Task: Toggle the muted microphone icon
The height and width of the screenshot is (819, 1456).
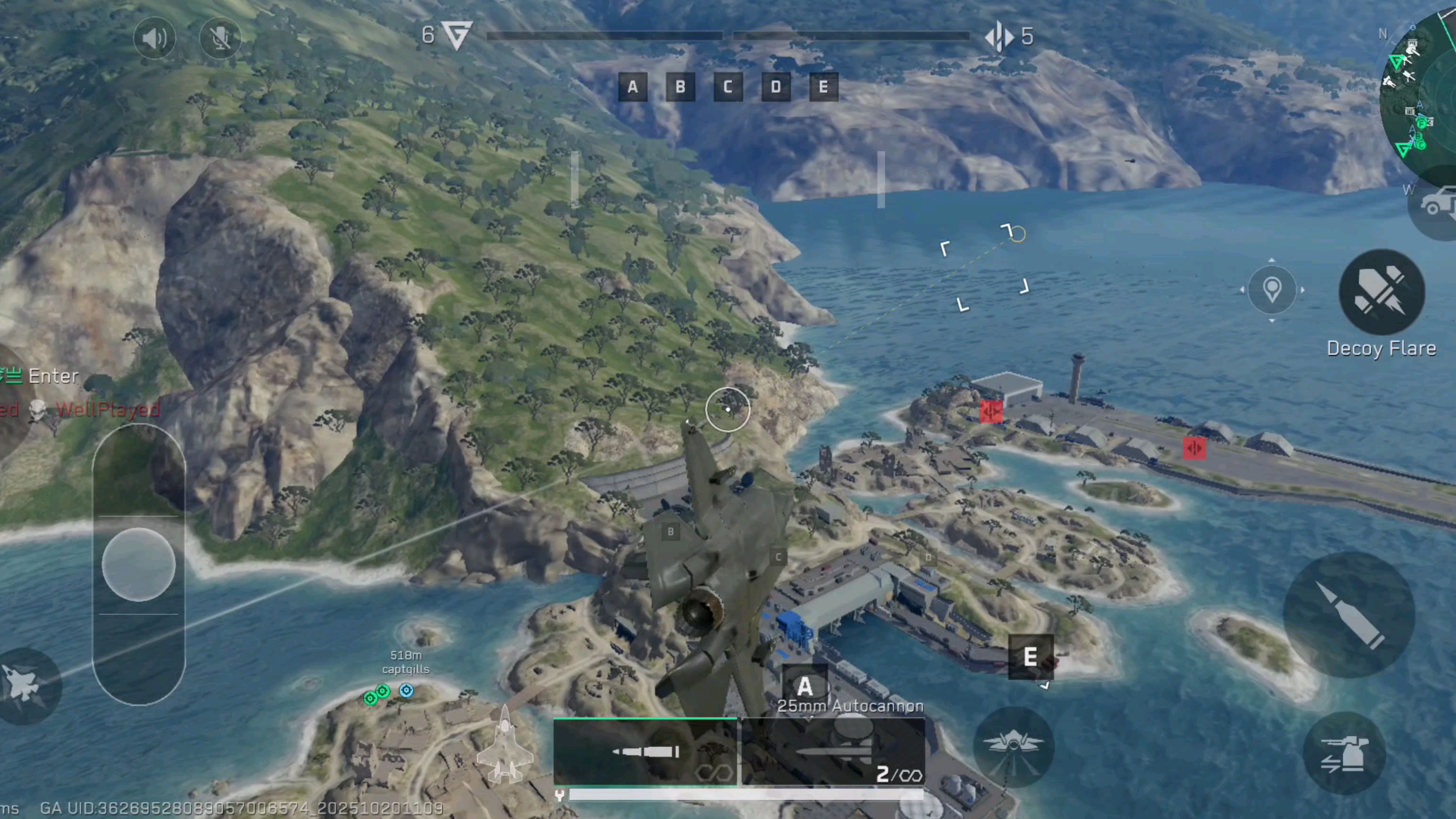Action: (x=220, y=38)
